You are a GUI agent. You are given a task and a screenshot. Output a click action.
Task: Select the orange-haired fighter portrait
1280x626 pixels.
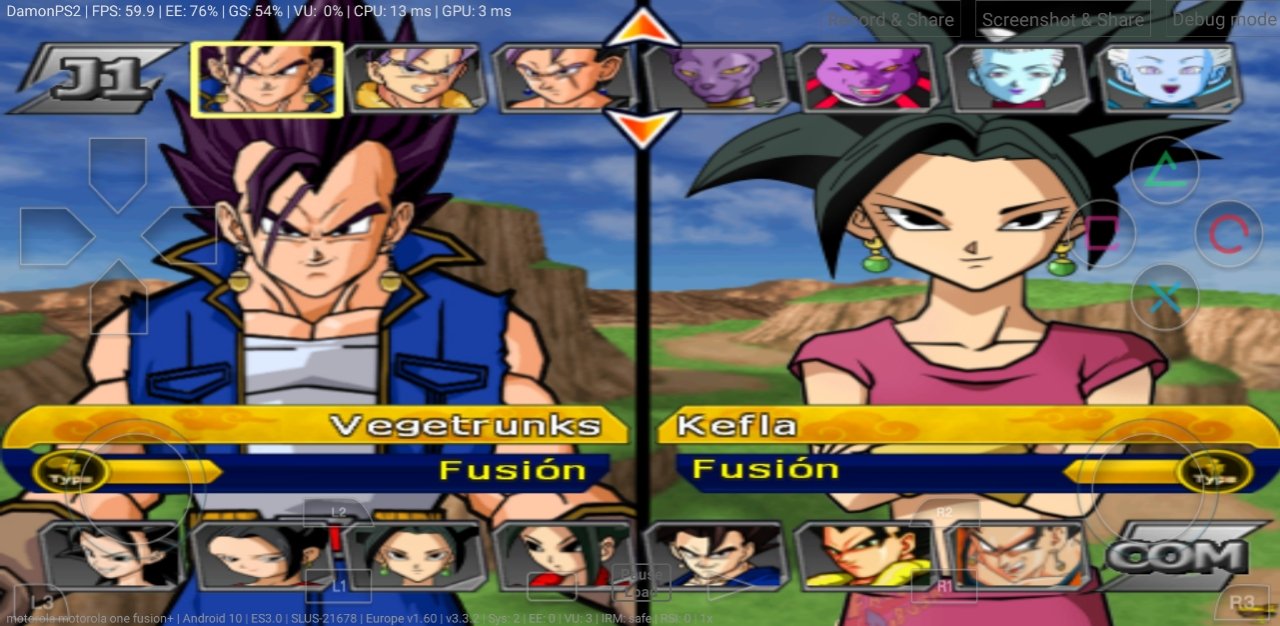pos(1015,555)
